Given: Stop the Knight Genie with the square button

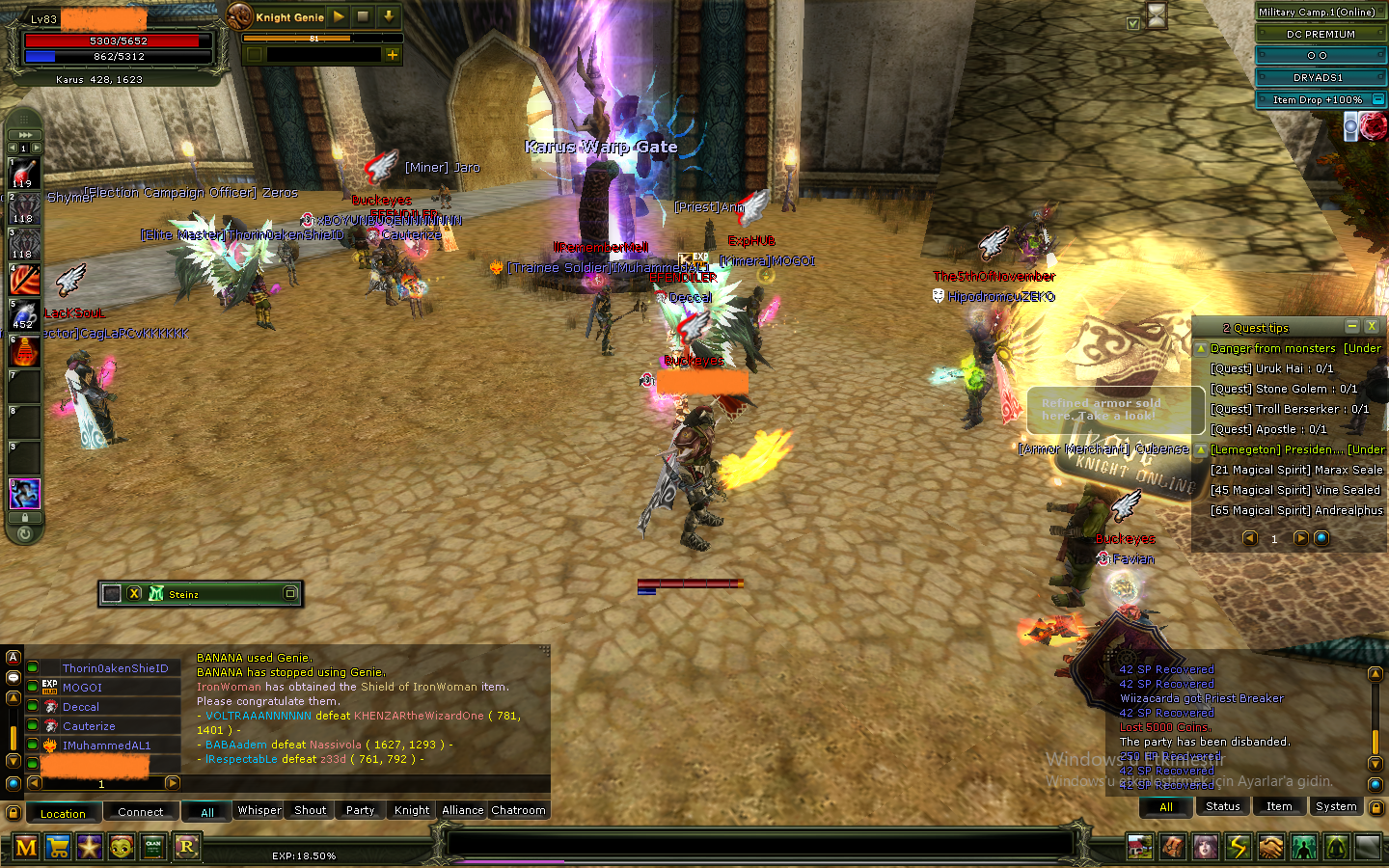Looking at the screenshot, I should (363, 16).
